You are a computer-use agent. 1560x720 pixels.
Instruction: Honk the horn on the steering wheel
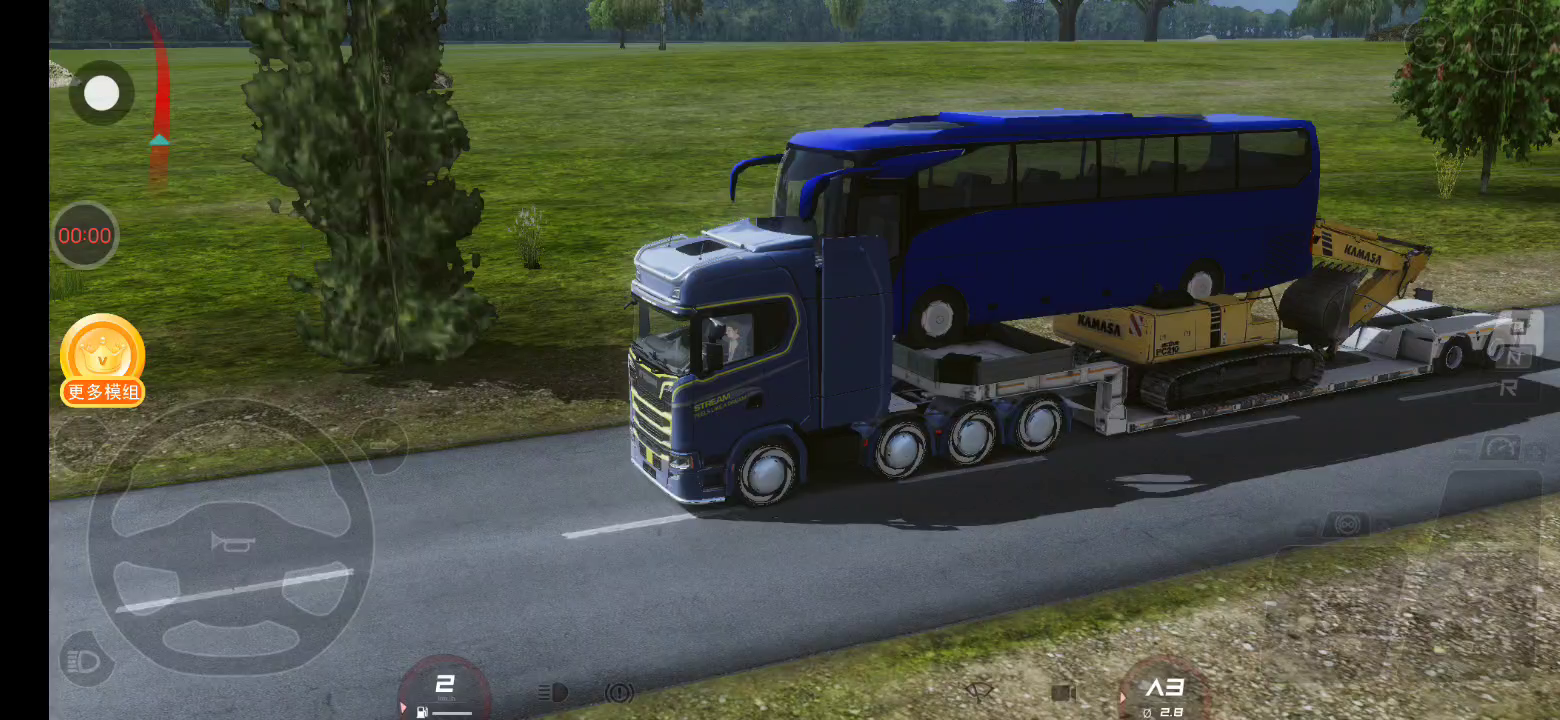pyautogui.click(x=232, y=542)
